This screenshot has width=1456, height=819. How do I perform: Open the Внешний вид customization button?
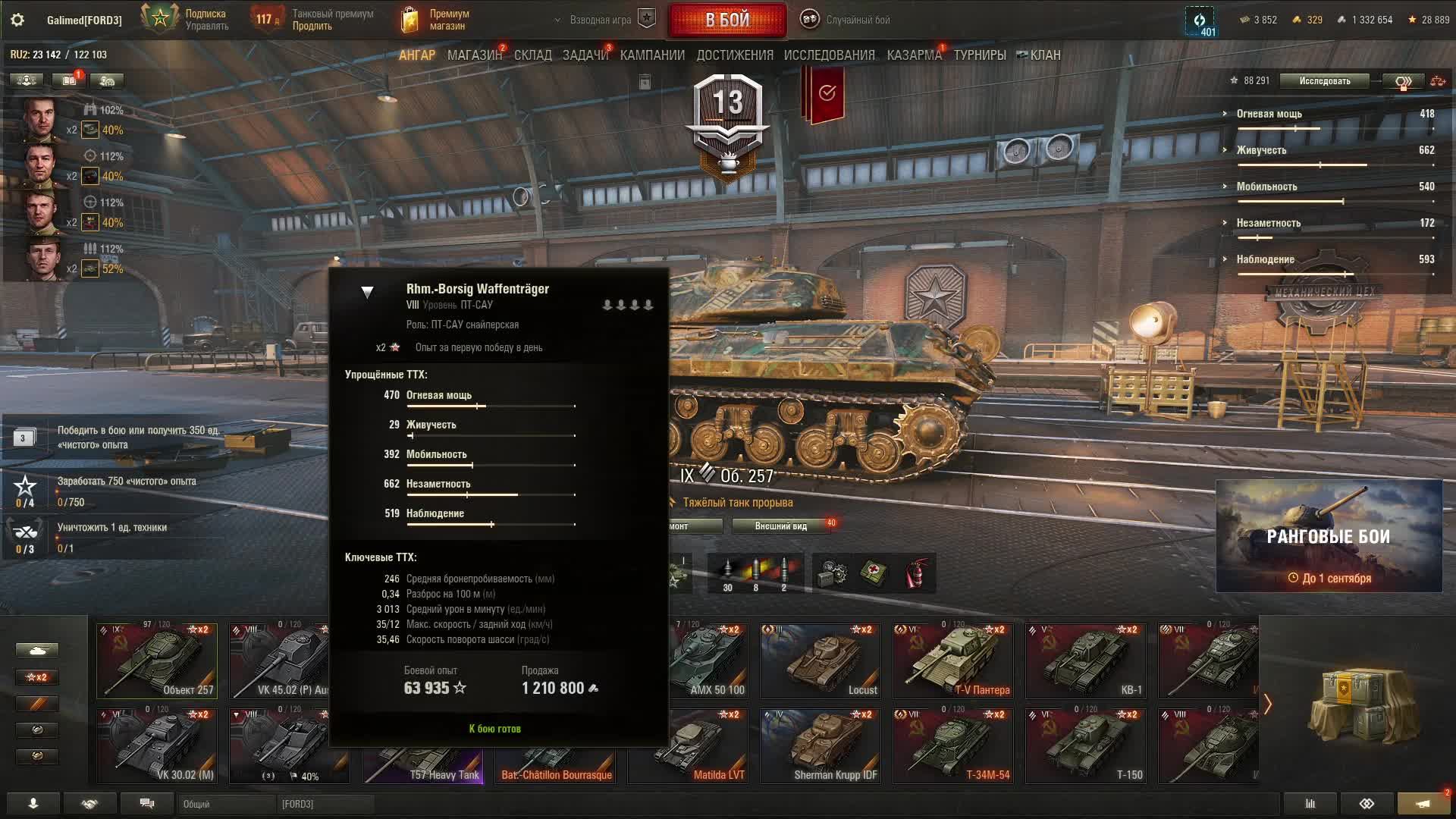(781, 526)
